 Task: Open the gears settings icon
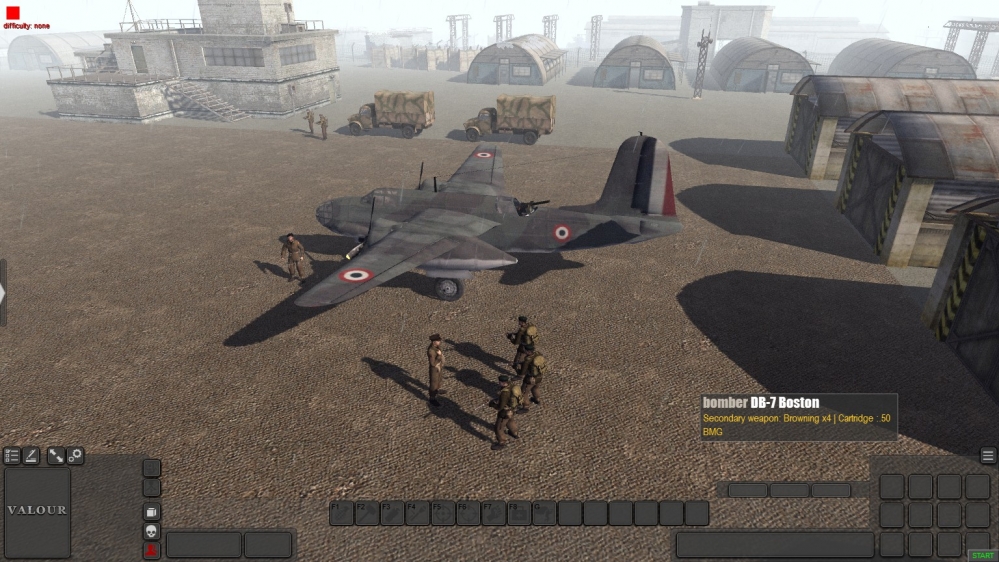click(75, 456)
